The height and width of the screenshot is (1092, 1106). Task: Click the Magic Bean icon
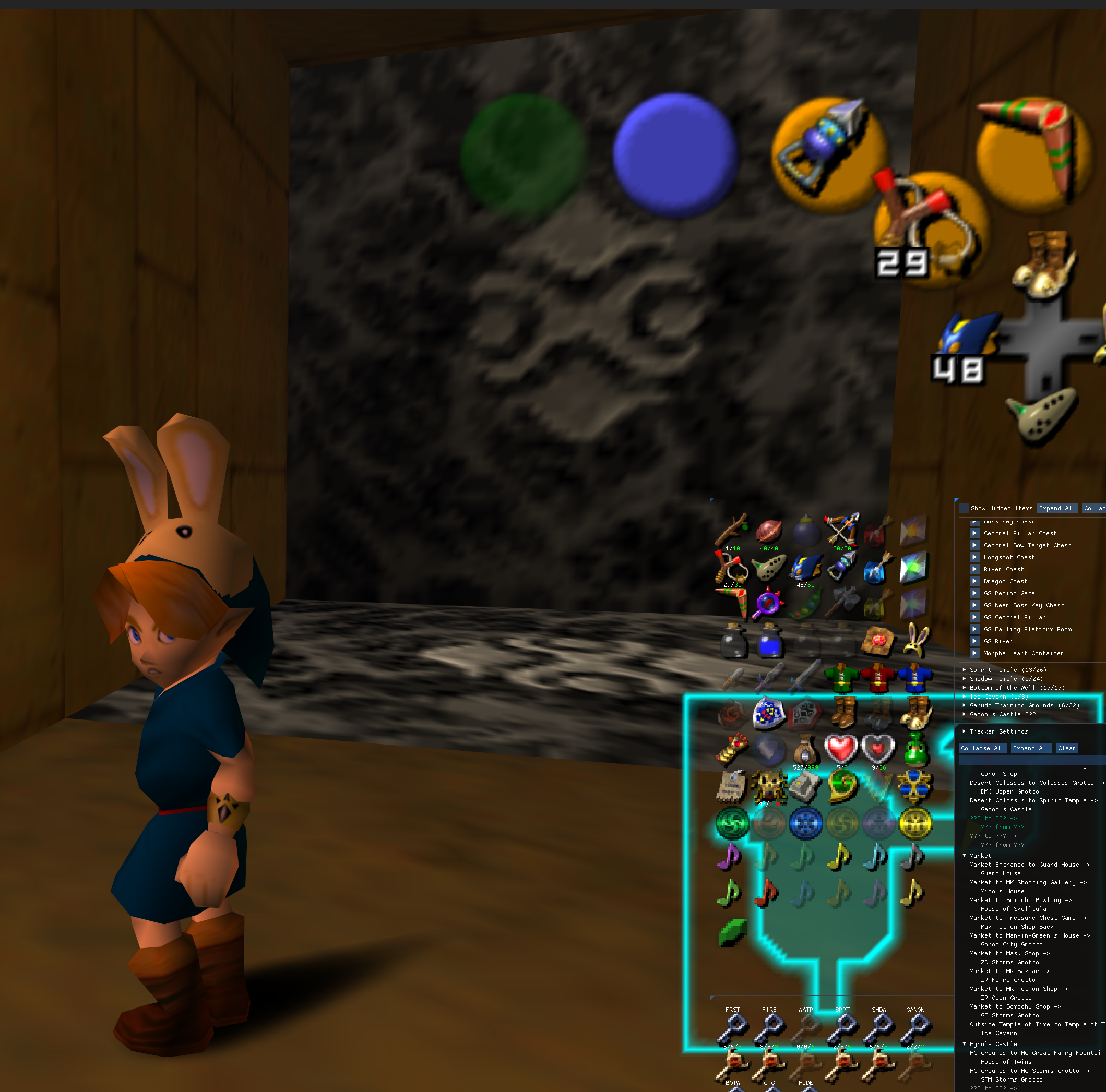(807, 604)
